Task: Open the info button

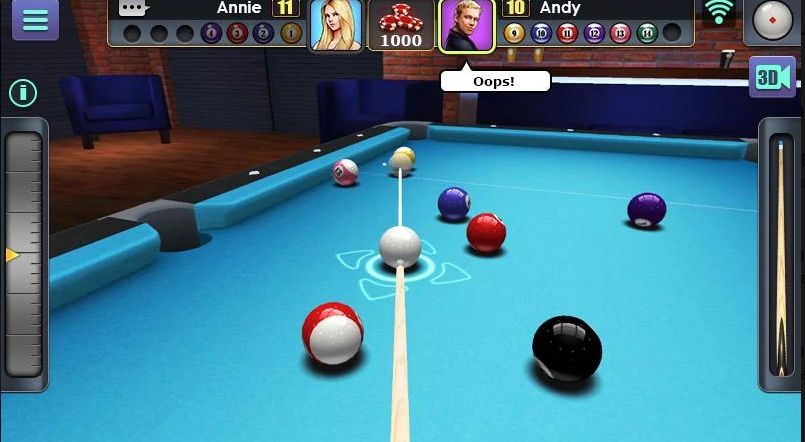Action: tap(23, 94)
